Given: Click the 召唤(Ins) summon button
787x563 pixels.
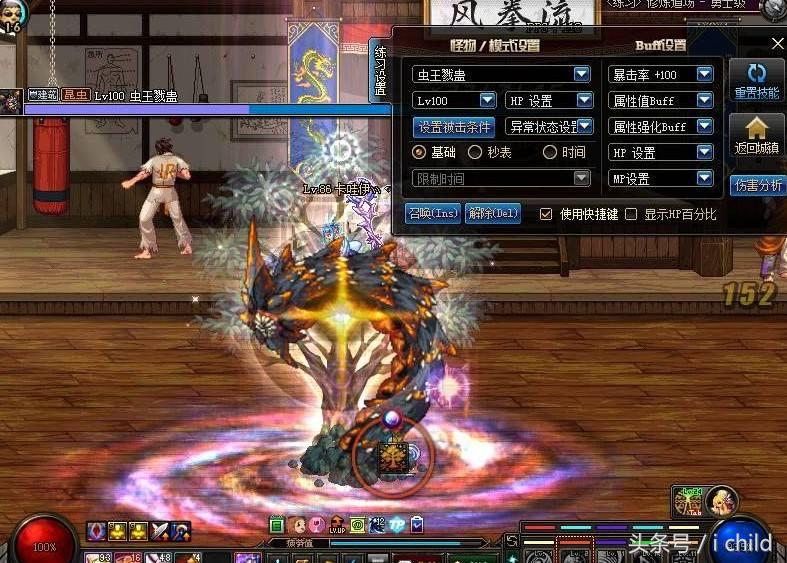Looking at the screenshot, I should 433,213.
